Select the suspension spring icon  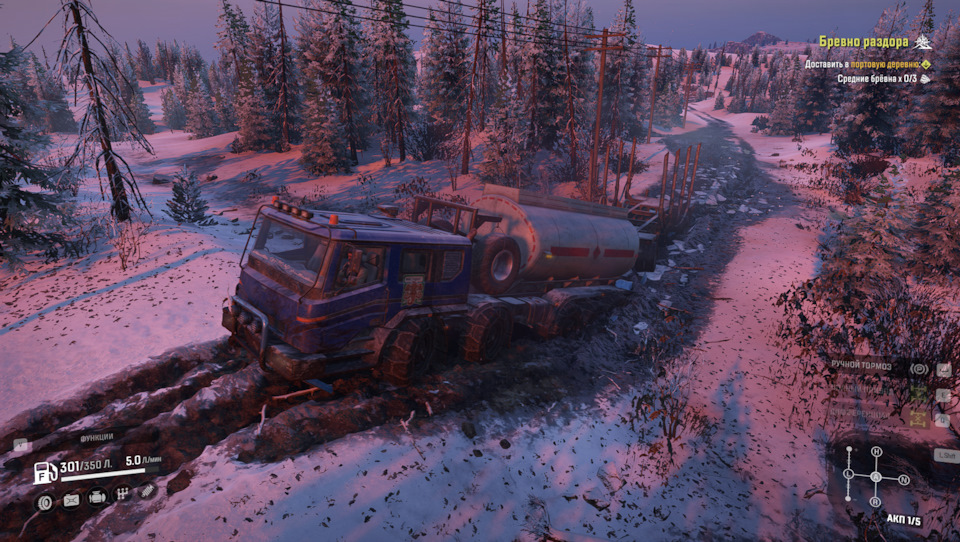(x=147, y=490)
